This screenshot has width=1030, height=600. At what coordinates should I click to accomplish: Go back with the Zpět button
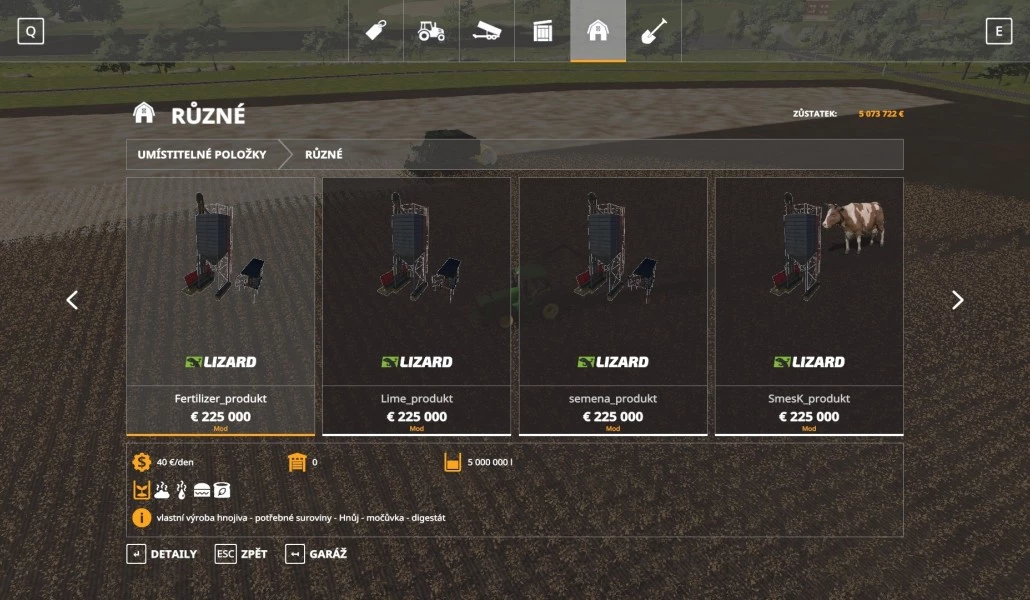click(241, 554)
